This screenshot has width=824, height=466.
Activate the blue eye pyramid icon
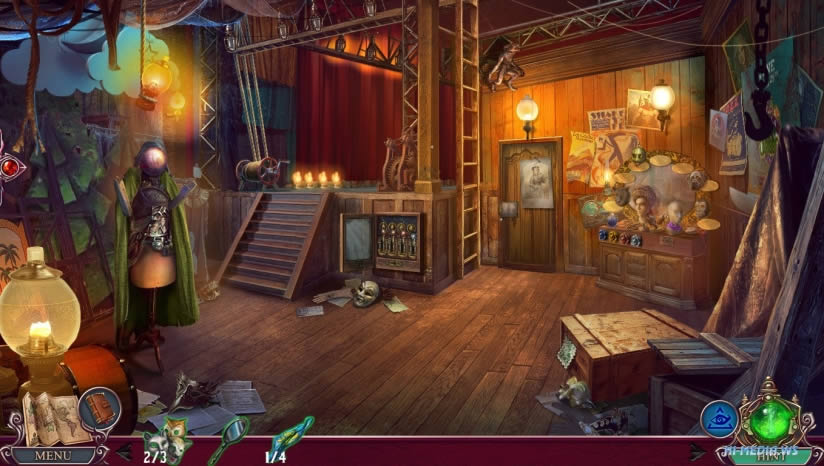[x=719, y=419]
